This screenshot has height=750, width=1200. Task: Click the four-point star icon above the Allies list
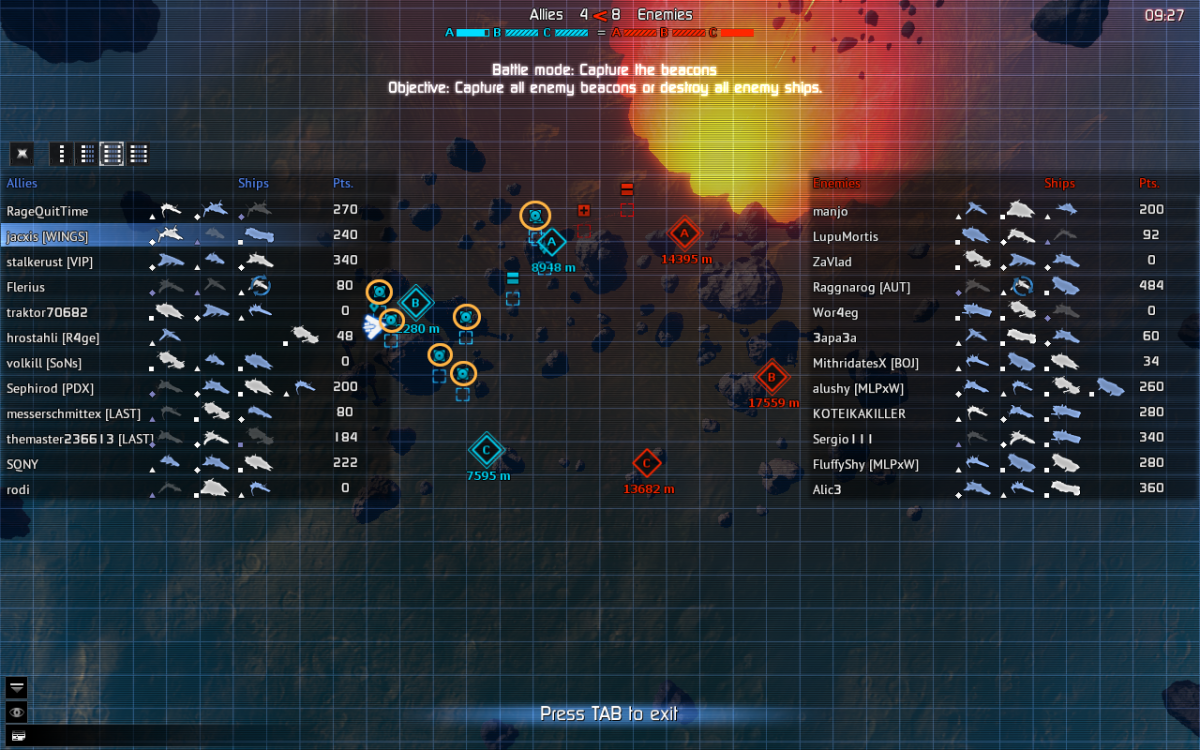coord(22,154)
